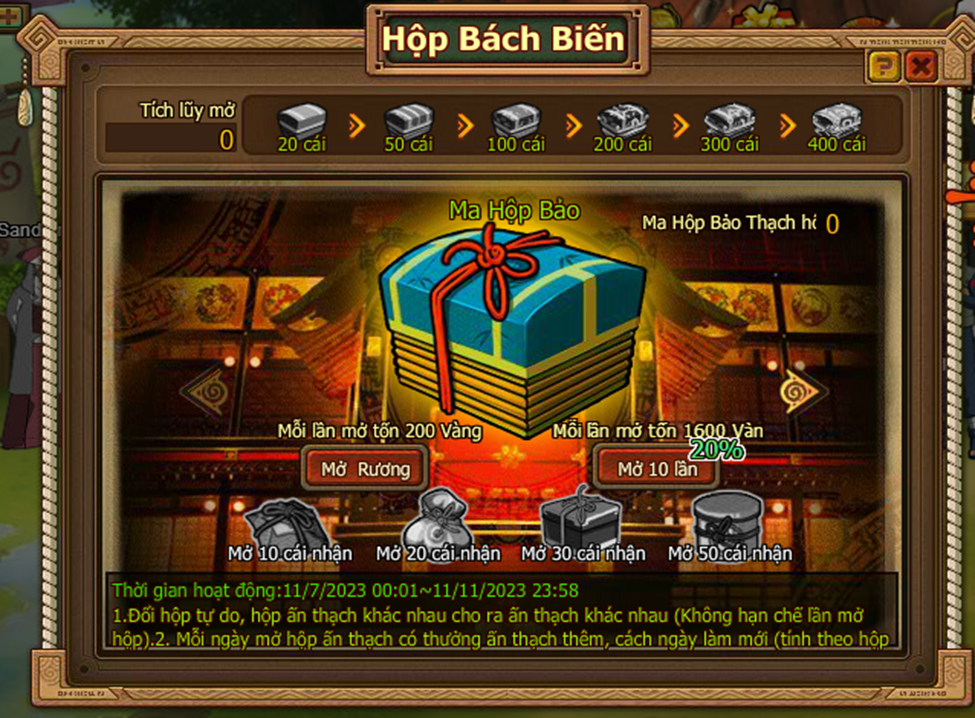Select the 200 cái milestone chest

point(622,120)
